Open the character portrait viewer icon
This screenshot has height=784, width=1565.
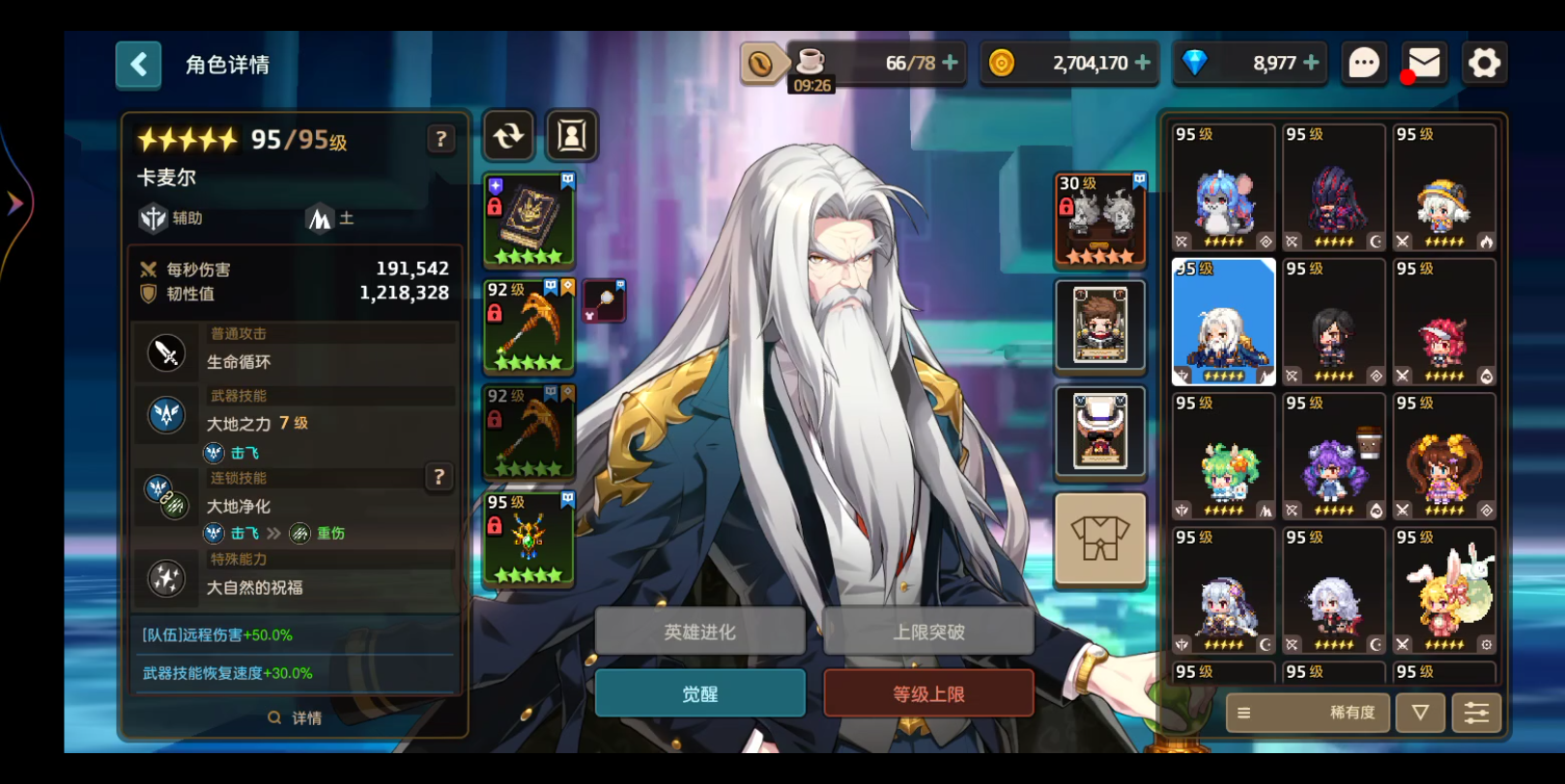coord(570,136)
